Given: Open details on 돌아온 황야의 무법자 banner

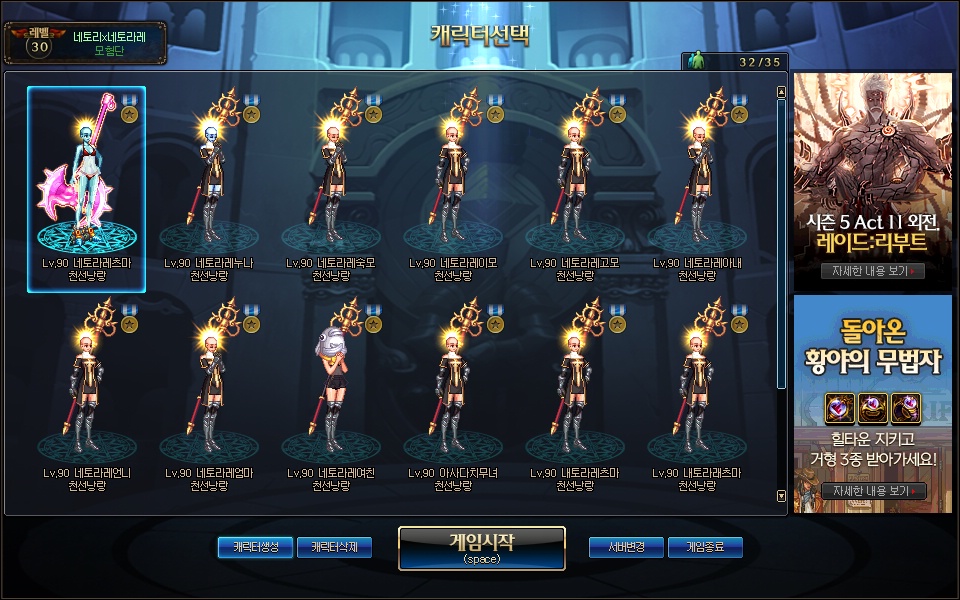Looking at the screenshot, I should pos(872,491).
